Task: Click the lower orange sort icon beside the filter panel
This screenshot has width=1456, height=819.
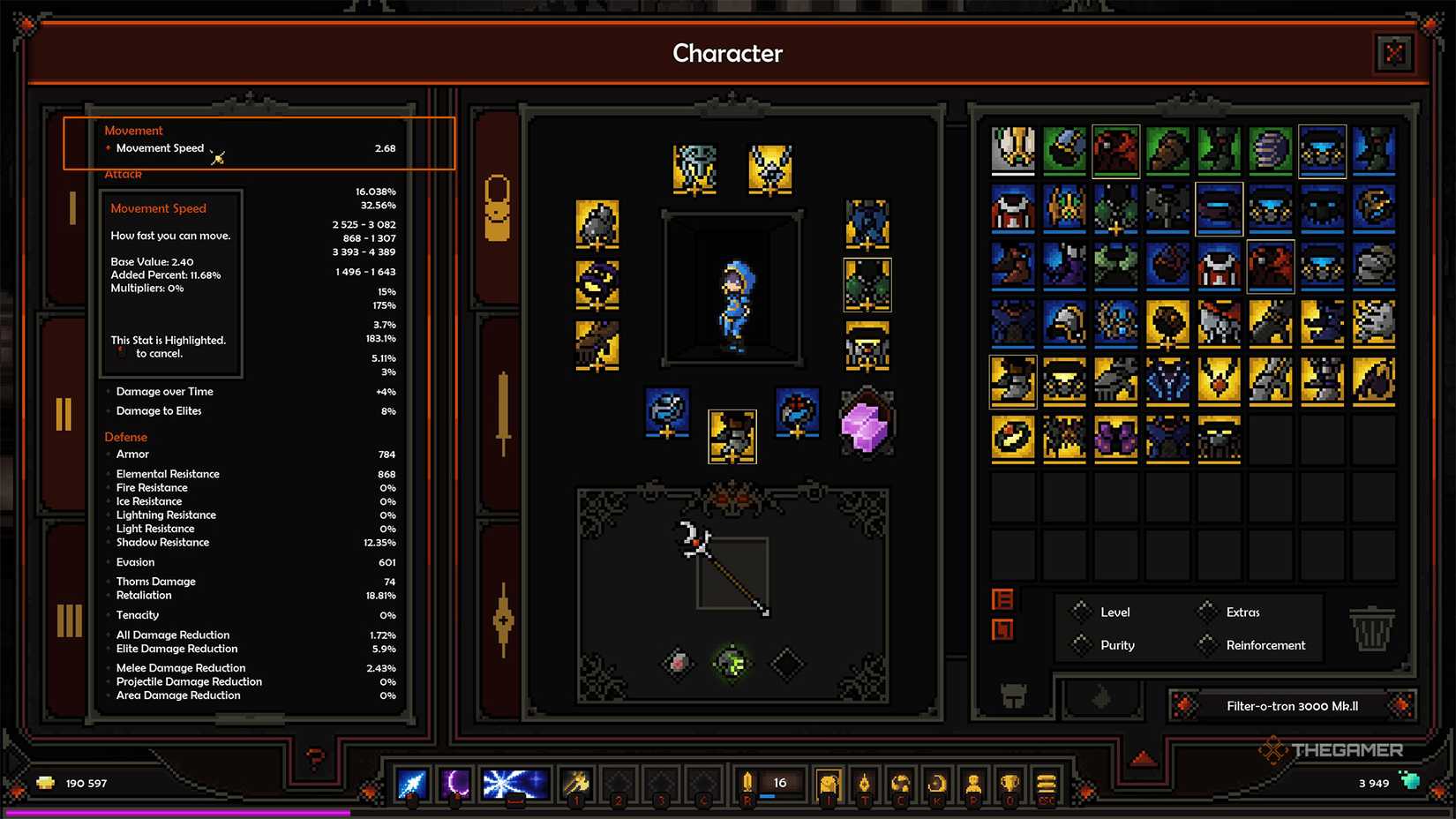Action: [1003, 628]
